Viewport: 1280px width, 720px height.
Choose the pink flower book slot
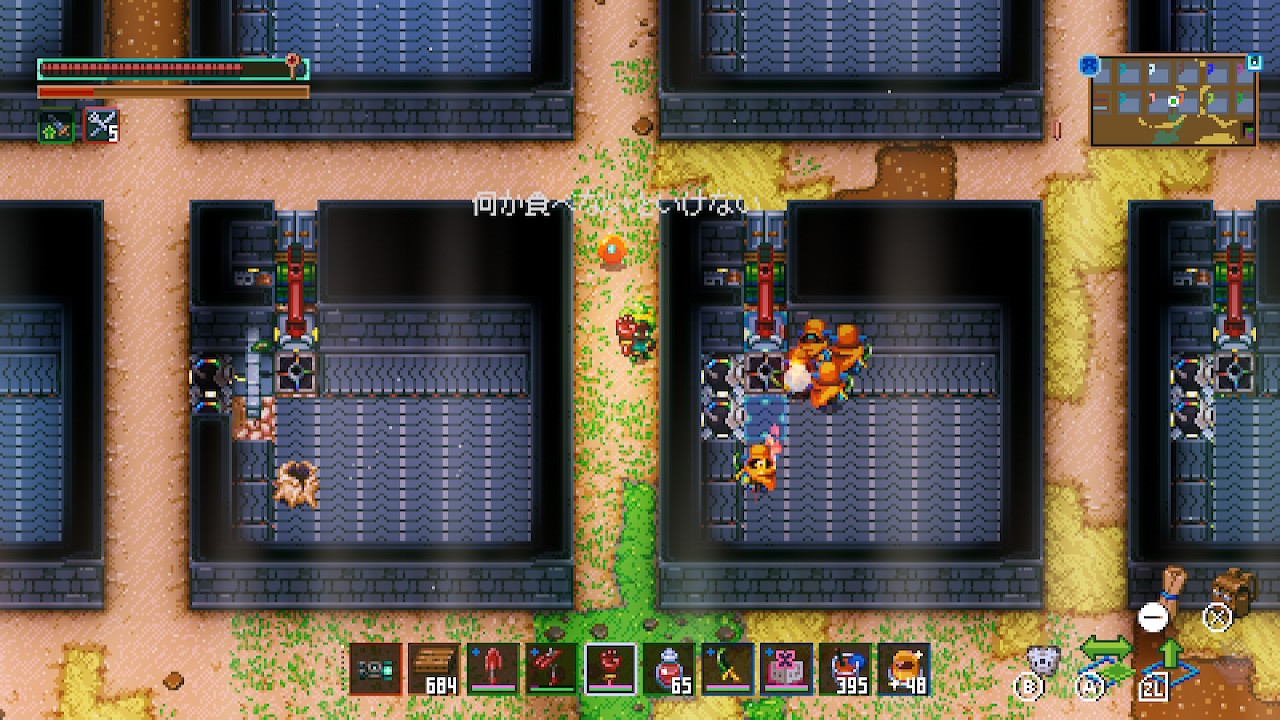pos(786,669)
